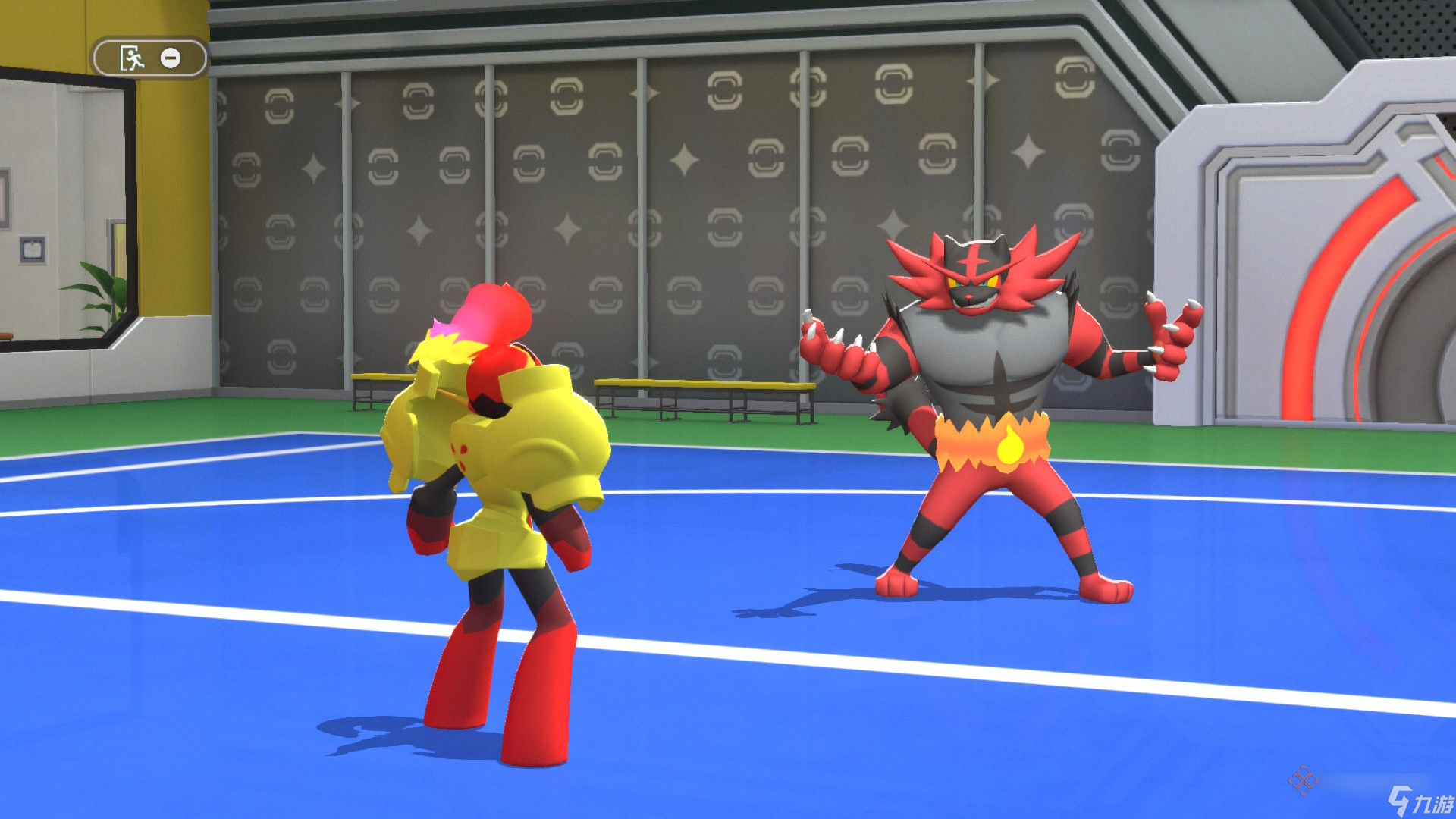Screen dimensions: 1456x819
Task: Toggle the exit control pill in the top-left
Action: 149,58
